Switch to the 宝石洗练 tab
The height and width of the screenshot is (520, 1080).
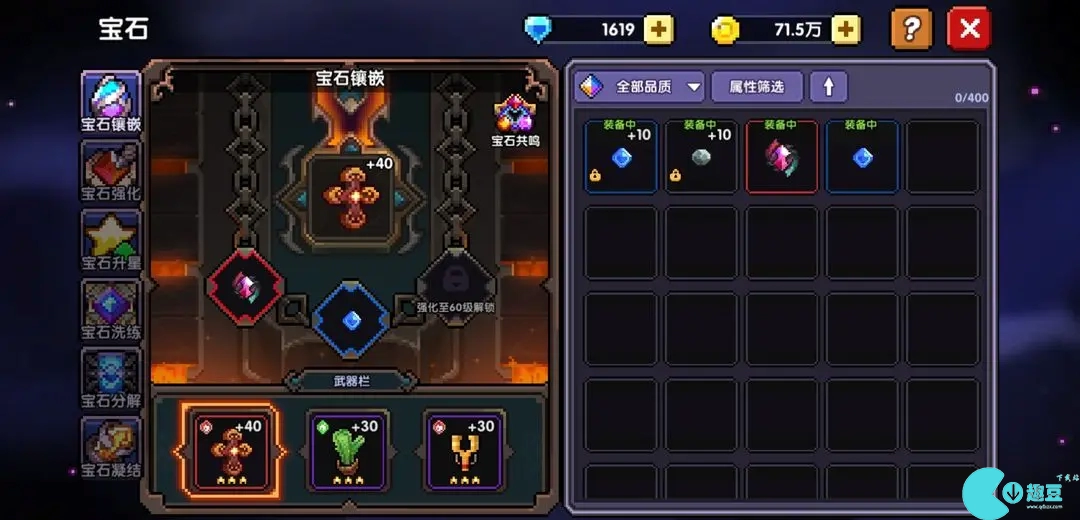(x=111, y=310)
